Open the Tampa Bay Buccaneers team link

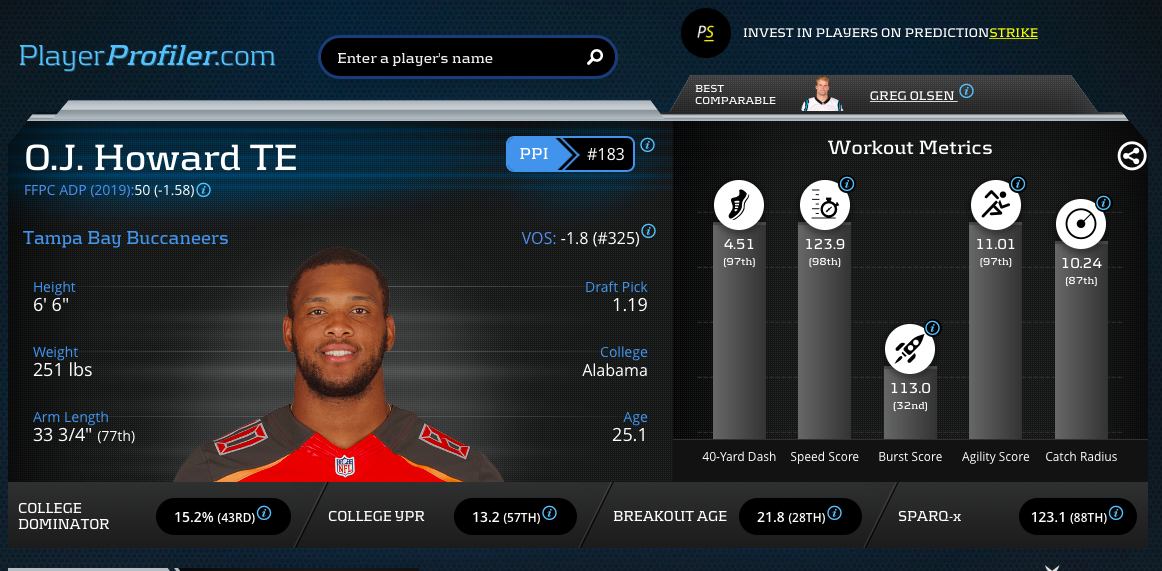coord(125,238)
